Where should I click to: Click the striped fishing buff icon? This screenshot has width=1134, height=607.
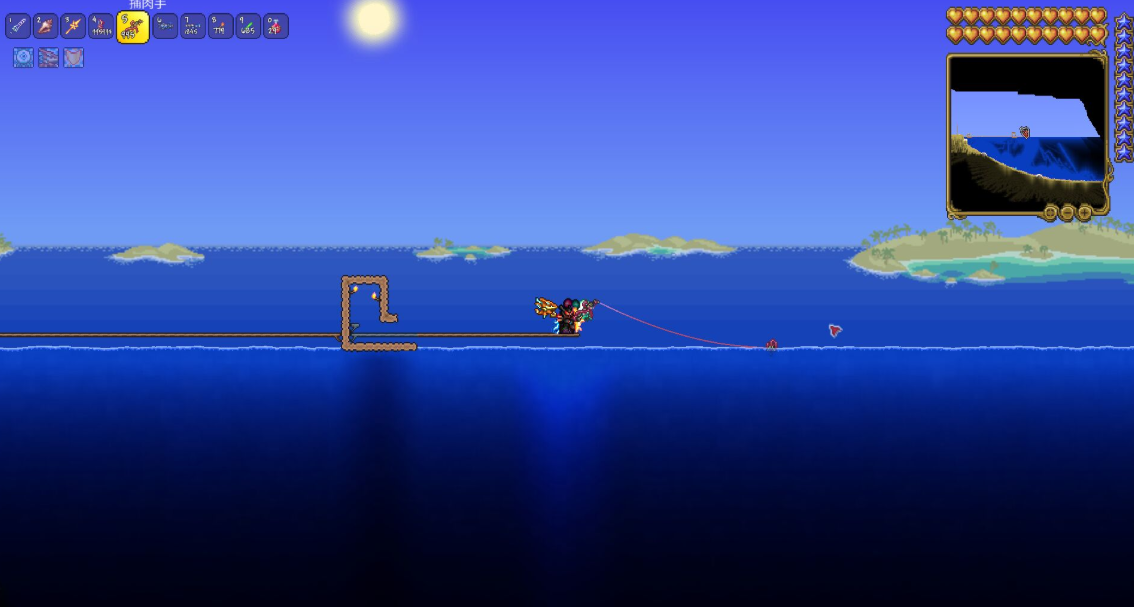click(48, 58)
